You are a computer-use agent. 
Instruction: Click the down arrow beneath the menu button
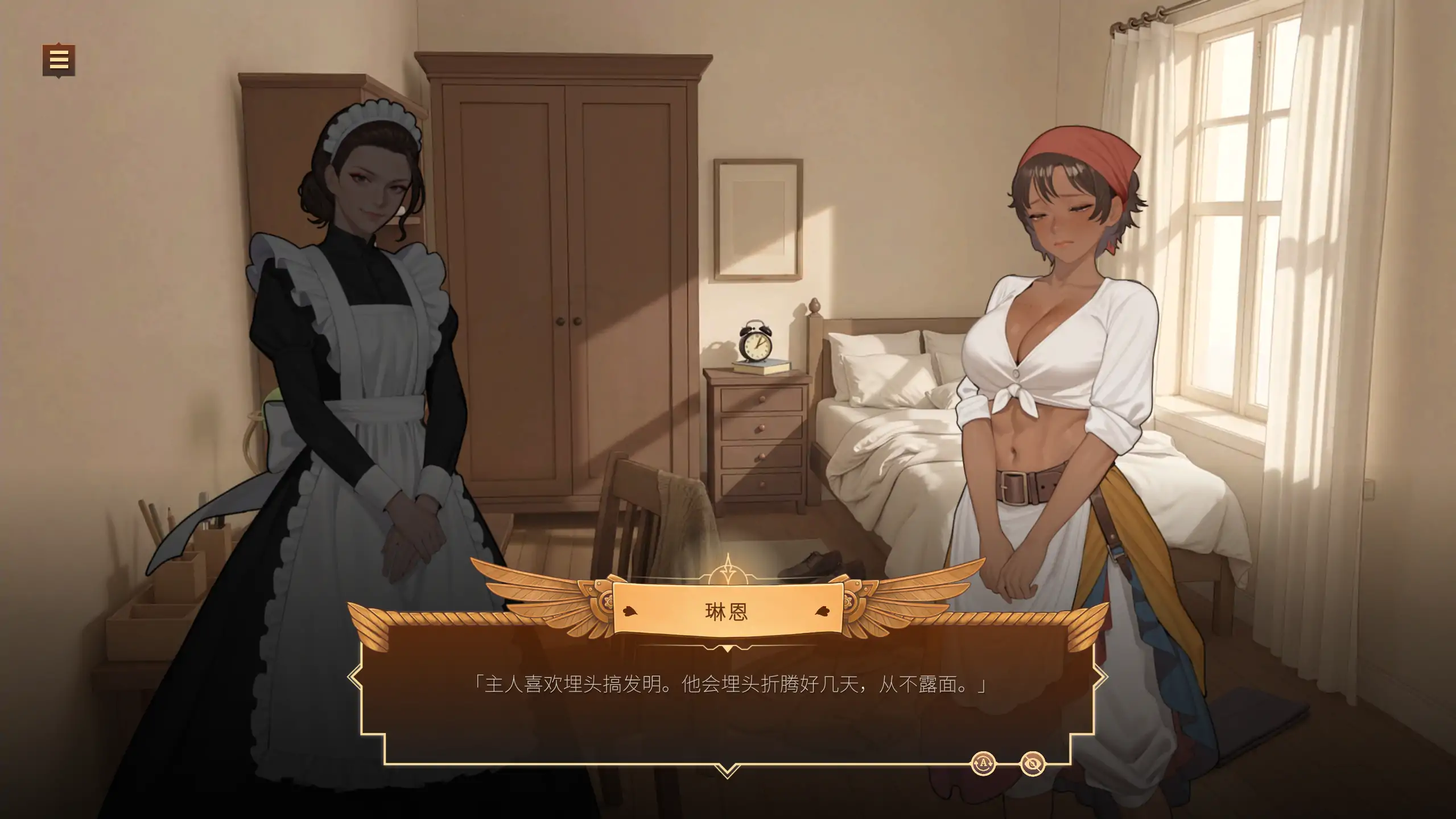pos(59,79)
